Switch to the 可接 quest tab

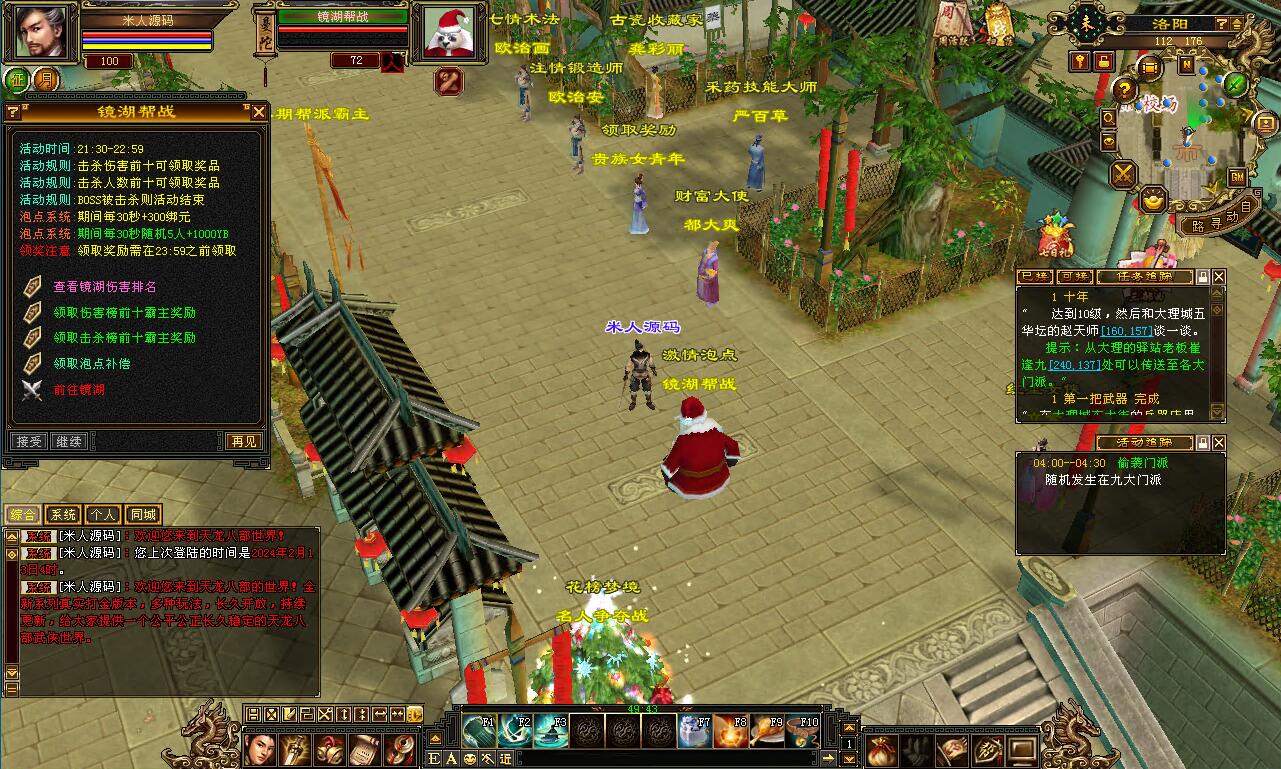click(x=1075, y=277)
